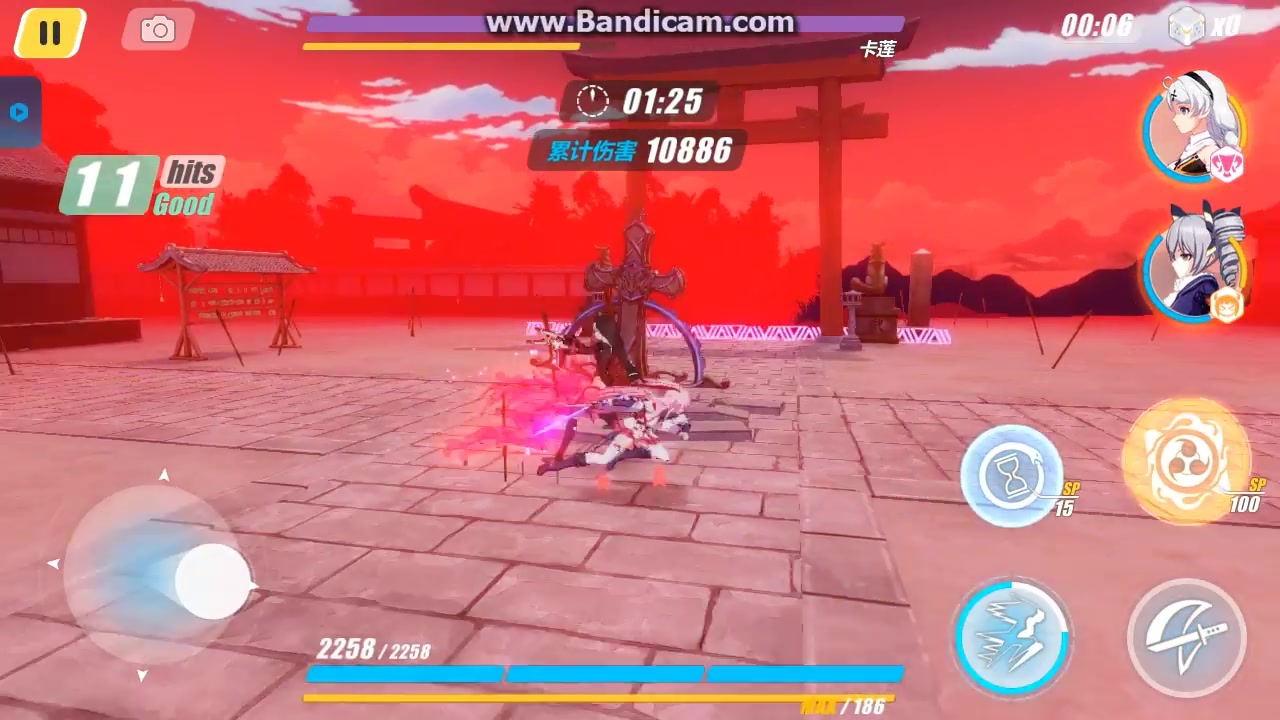Open the in-game camera screenshot tool

pos(156,29)
